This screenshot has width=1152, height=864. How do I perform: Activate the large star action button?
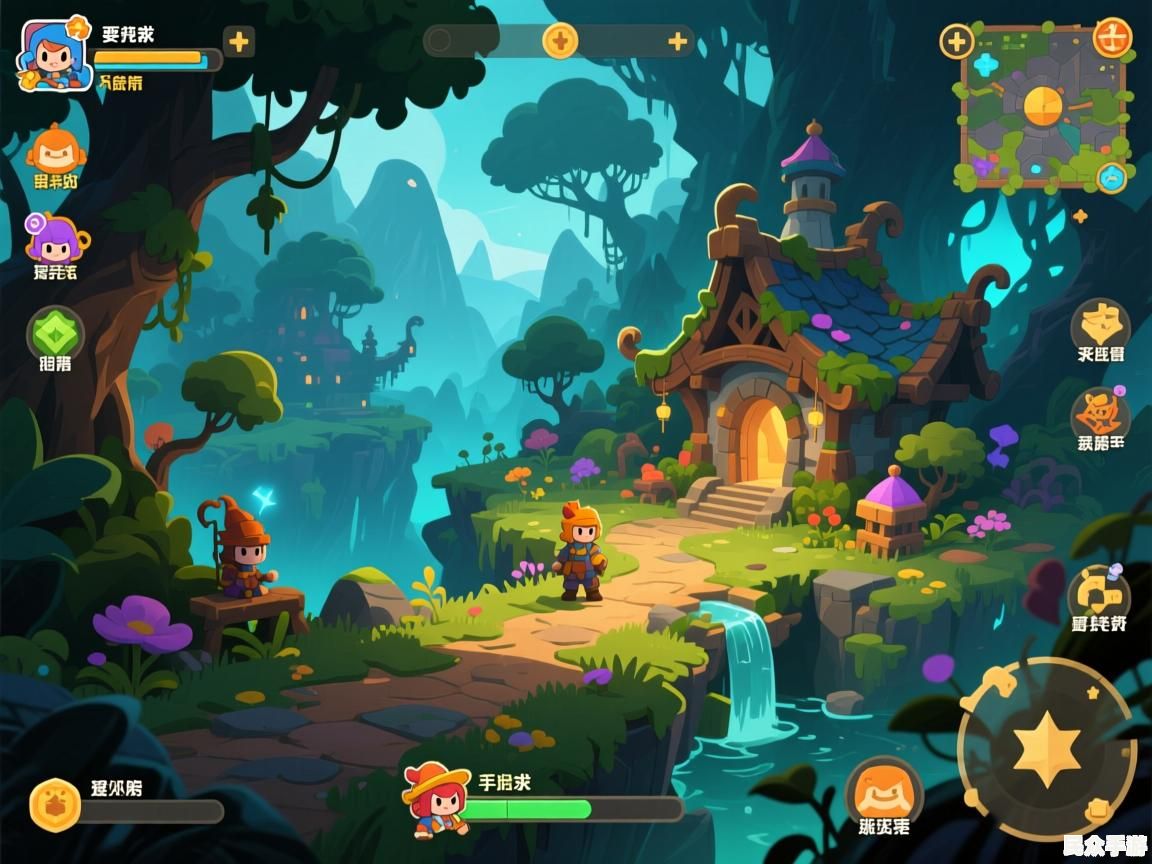(x=1046, y=749)
